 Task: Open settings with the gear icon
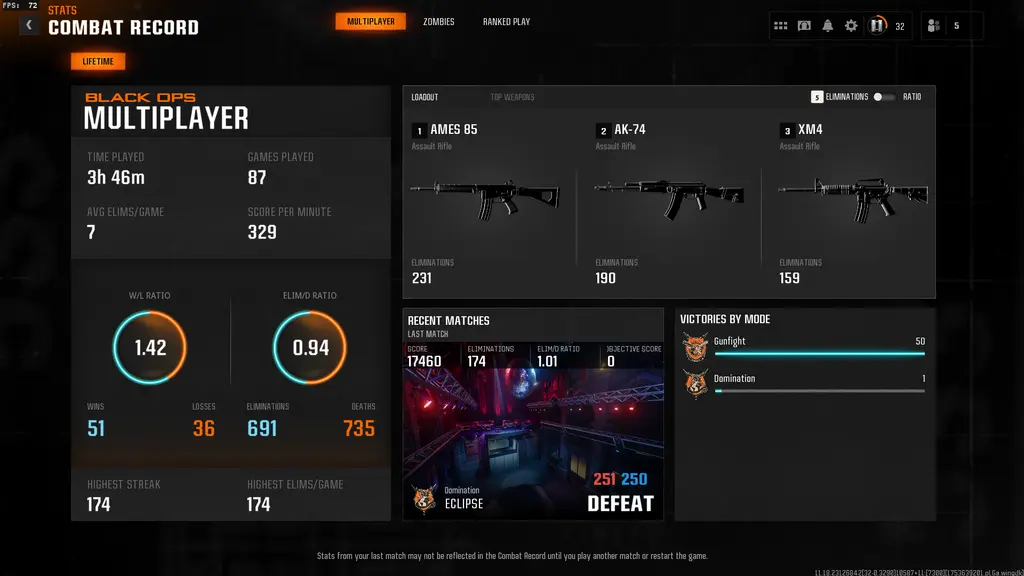(x=851, y=26)
